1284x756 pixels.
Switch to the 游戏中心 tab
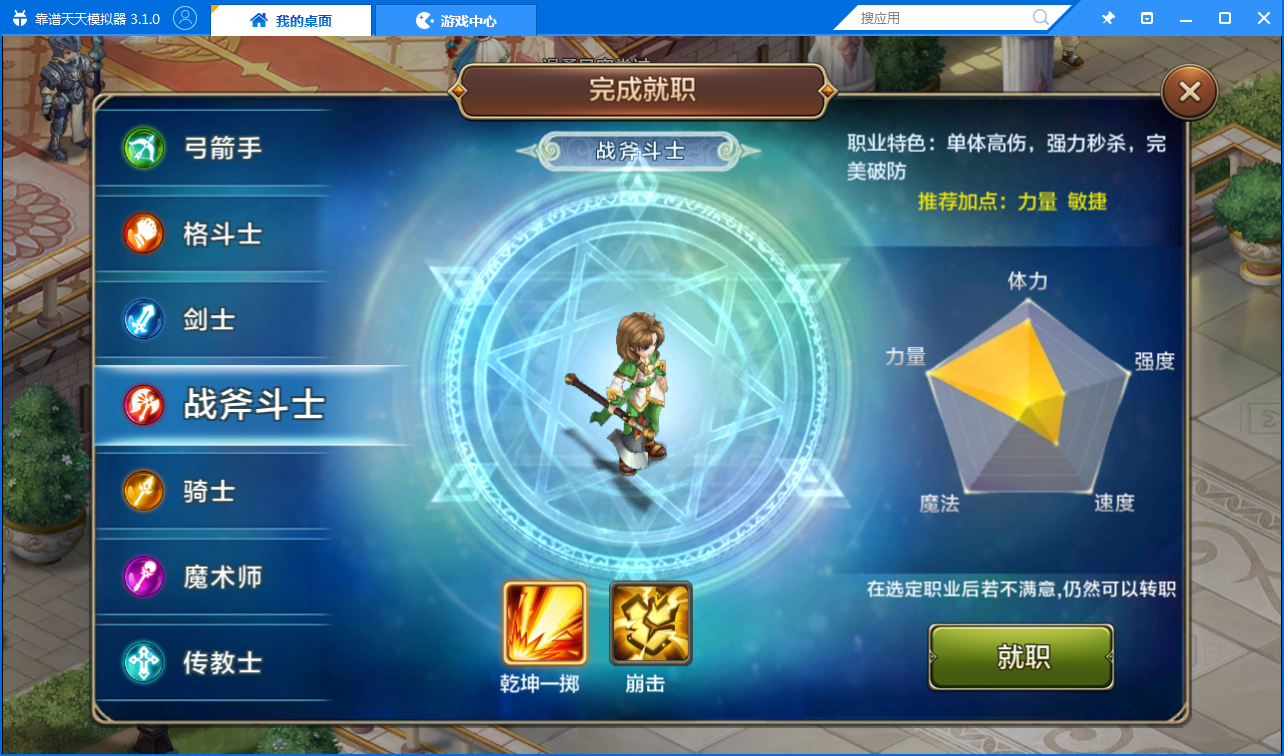456,19
